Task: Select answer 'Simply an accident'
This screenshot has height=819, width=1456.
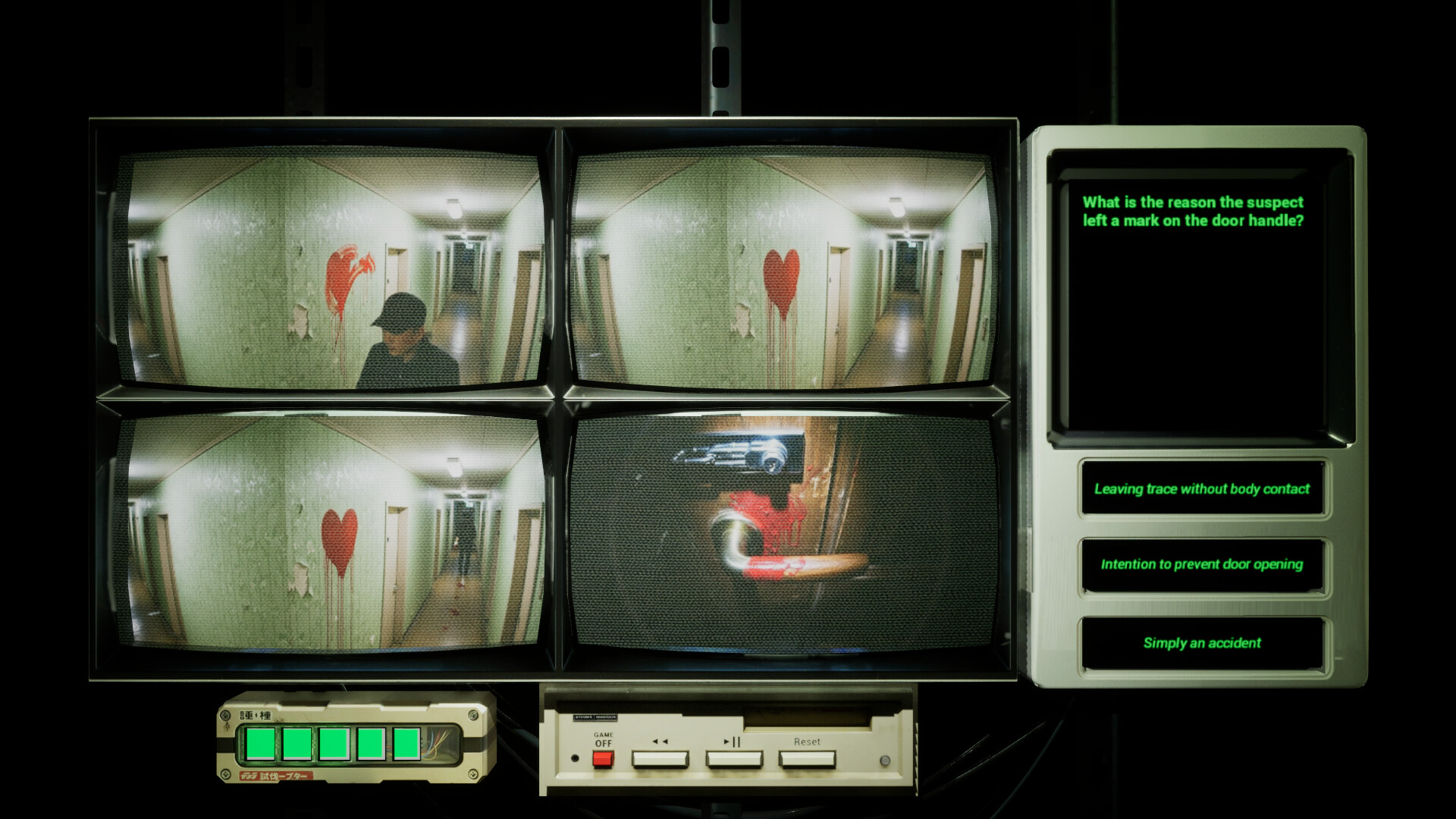Action: (1202, 642)
